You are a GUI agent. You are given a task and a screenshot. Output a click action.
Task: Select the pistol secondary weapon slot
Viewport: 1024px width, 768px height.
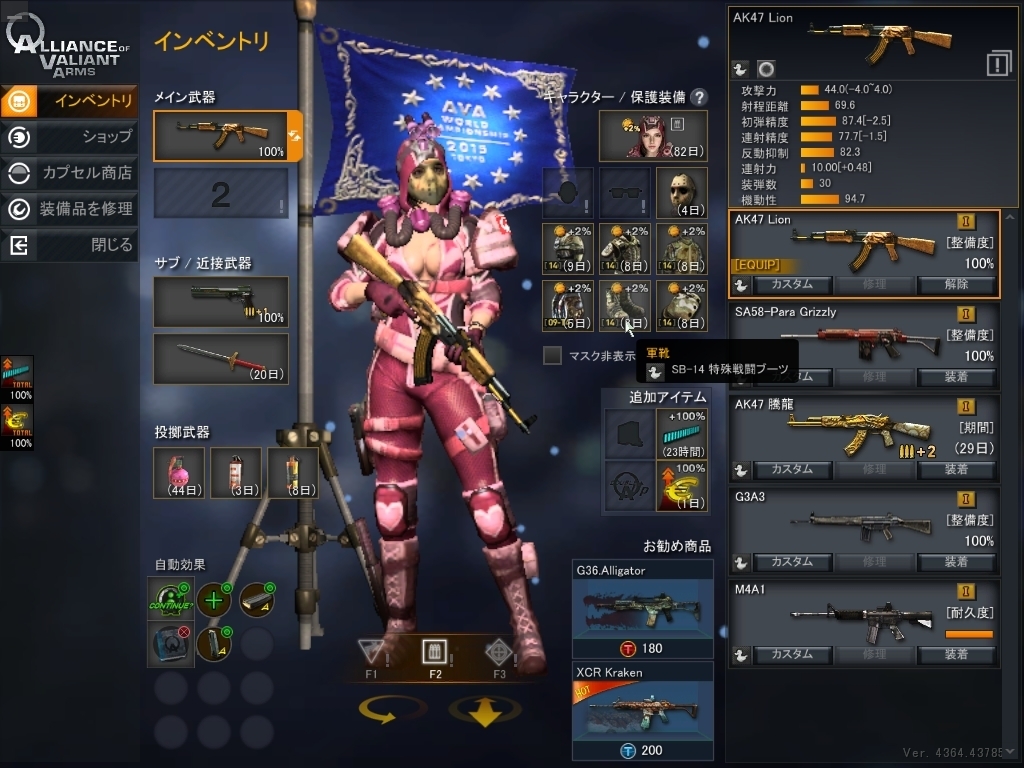220,301
